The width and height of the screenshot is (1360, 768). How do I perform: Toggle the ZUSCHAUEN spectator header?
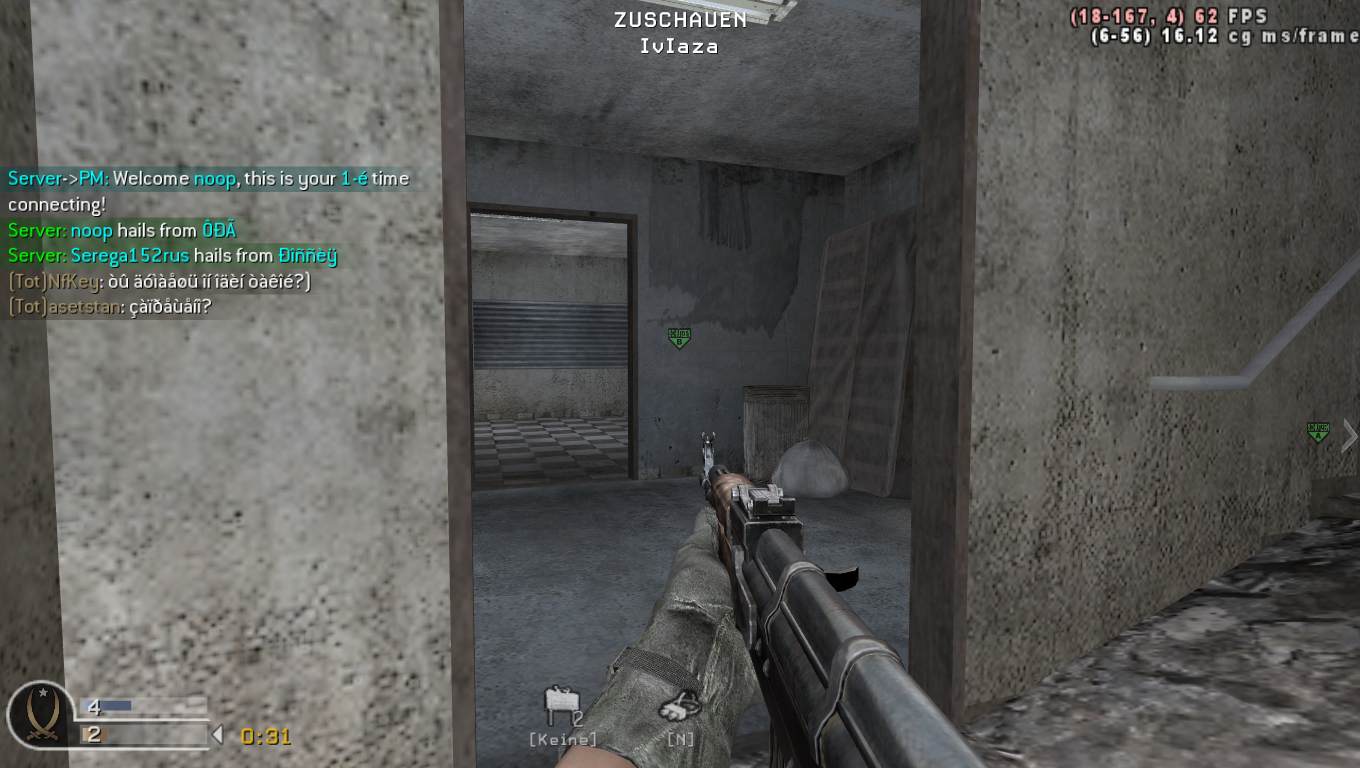click(x=678, y=17)
